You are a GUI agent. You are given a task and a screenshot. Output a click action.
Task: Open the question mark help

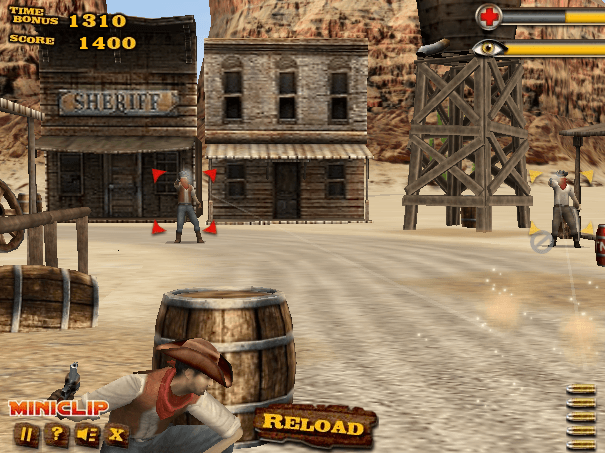click(x=57, y=434)
